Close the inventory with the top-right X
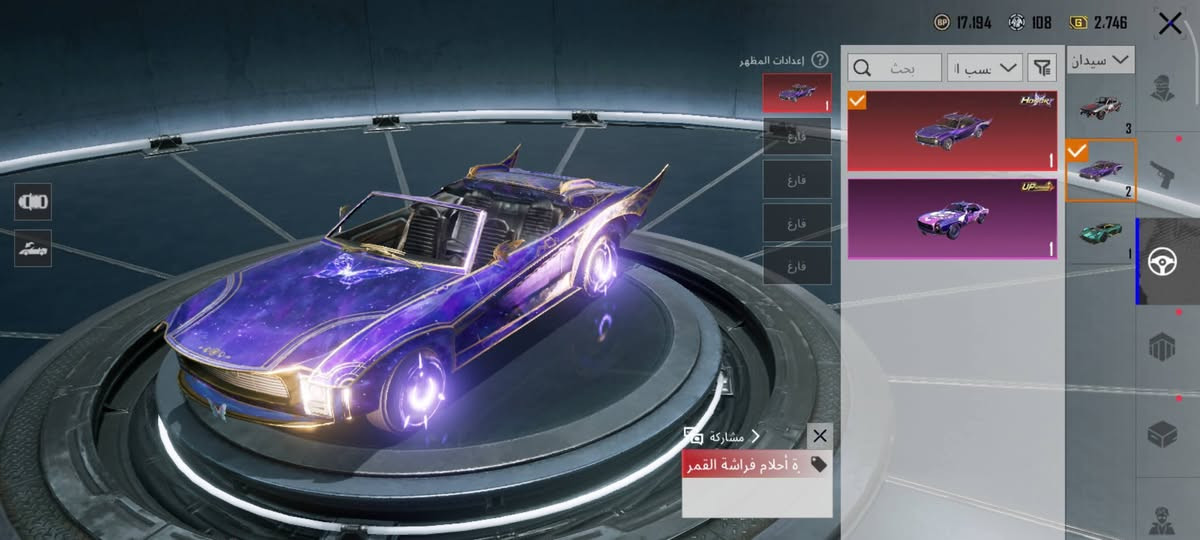The image size is (1200, 540). coord(1169,24)
